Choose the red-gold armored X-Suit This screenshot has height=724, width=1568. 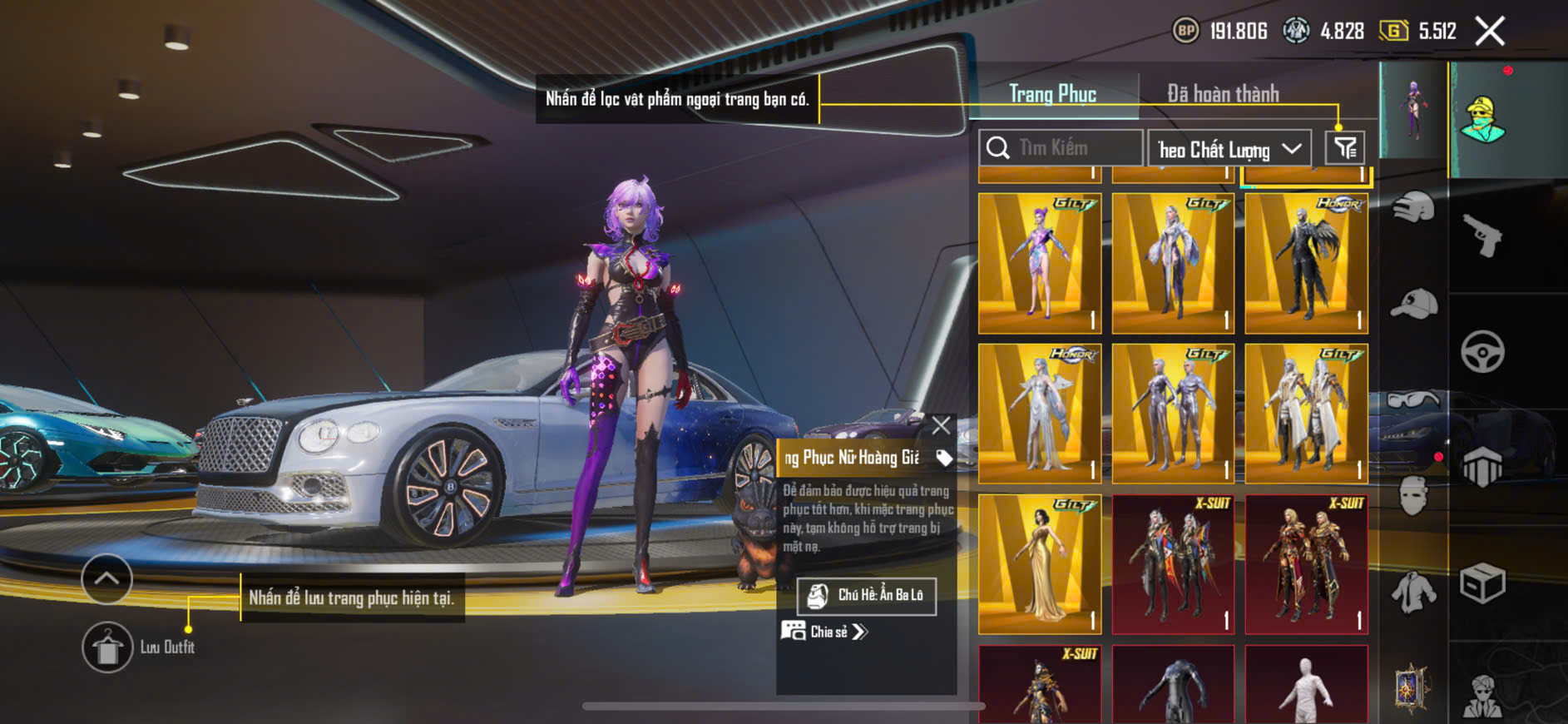(1306, 564)
